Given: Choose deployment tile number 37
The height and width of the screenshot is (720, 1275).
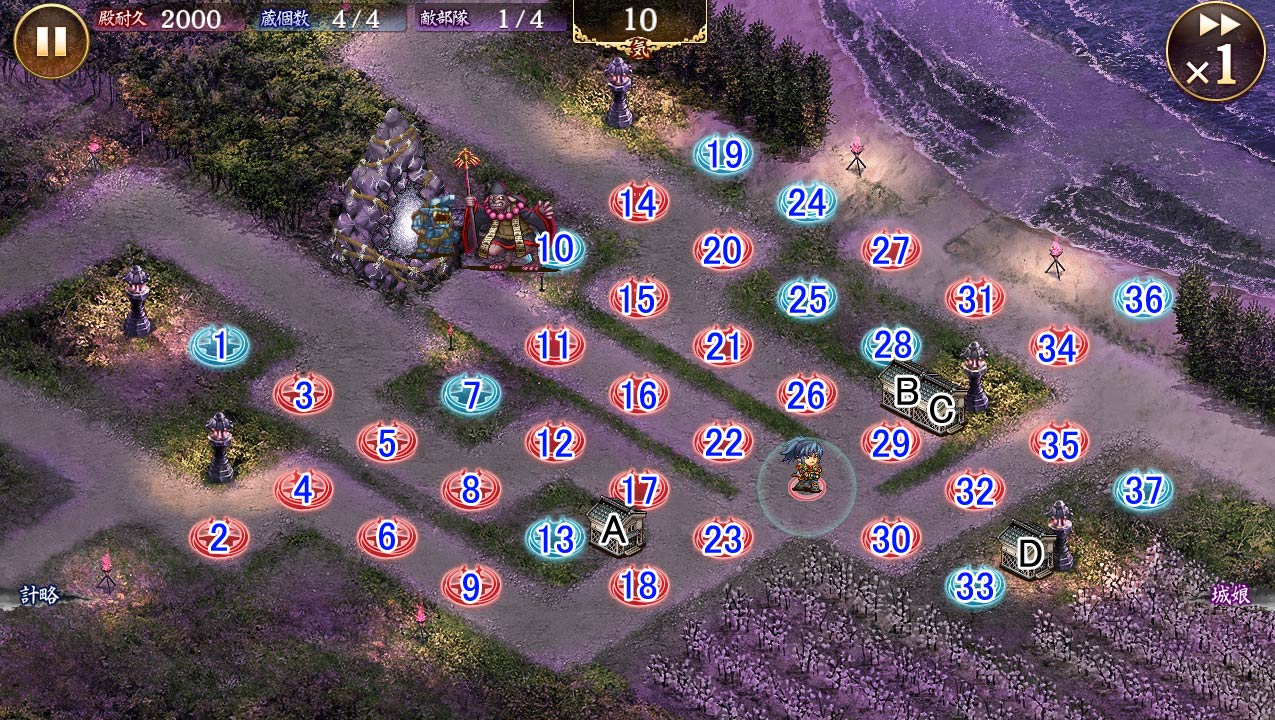Looking at the screenshot, I should pyautogui.click(x=1144, y=490).
